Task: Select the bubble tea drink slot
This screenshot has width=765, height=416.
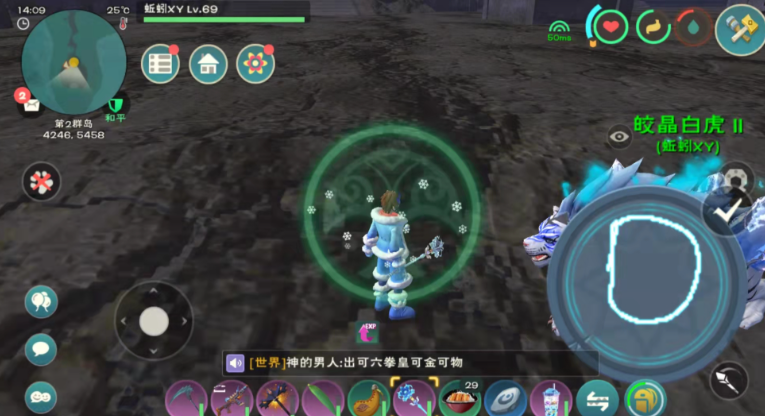Action: pos(551,400)
